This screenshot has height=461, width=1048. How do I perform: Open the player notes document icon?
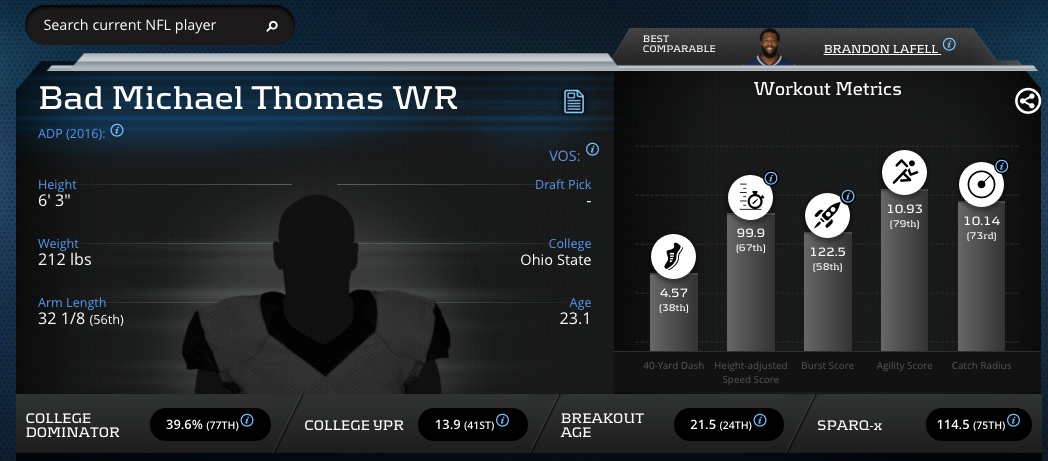(573, 101)
